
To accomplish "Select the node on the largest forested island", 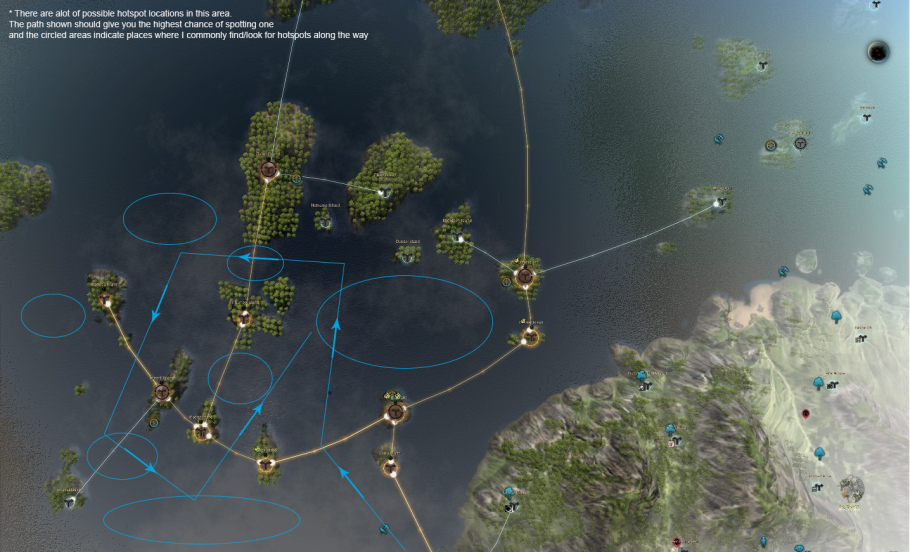I will (x=268, y=170).
